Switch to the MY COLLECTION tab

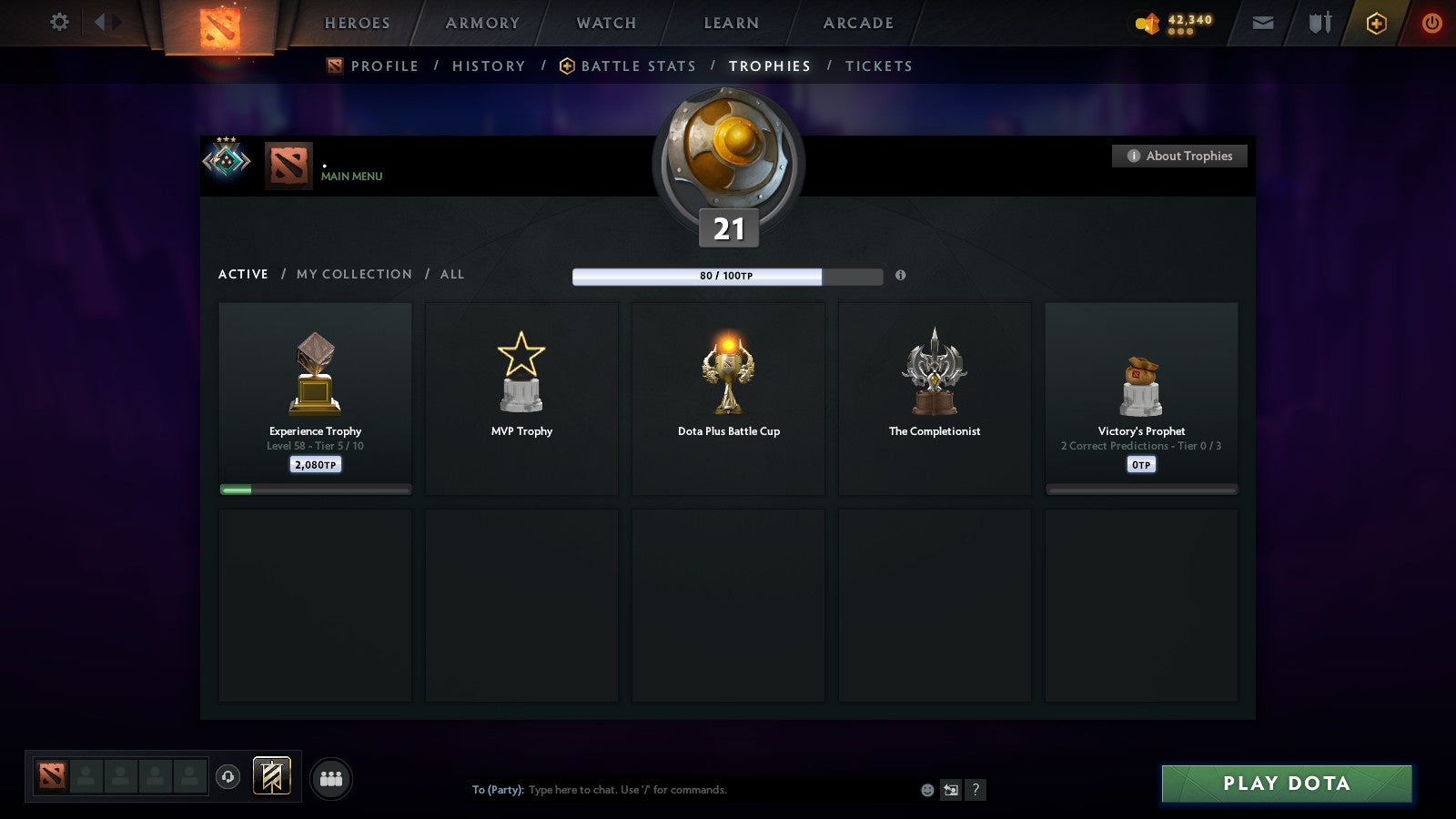point(353,274)
